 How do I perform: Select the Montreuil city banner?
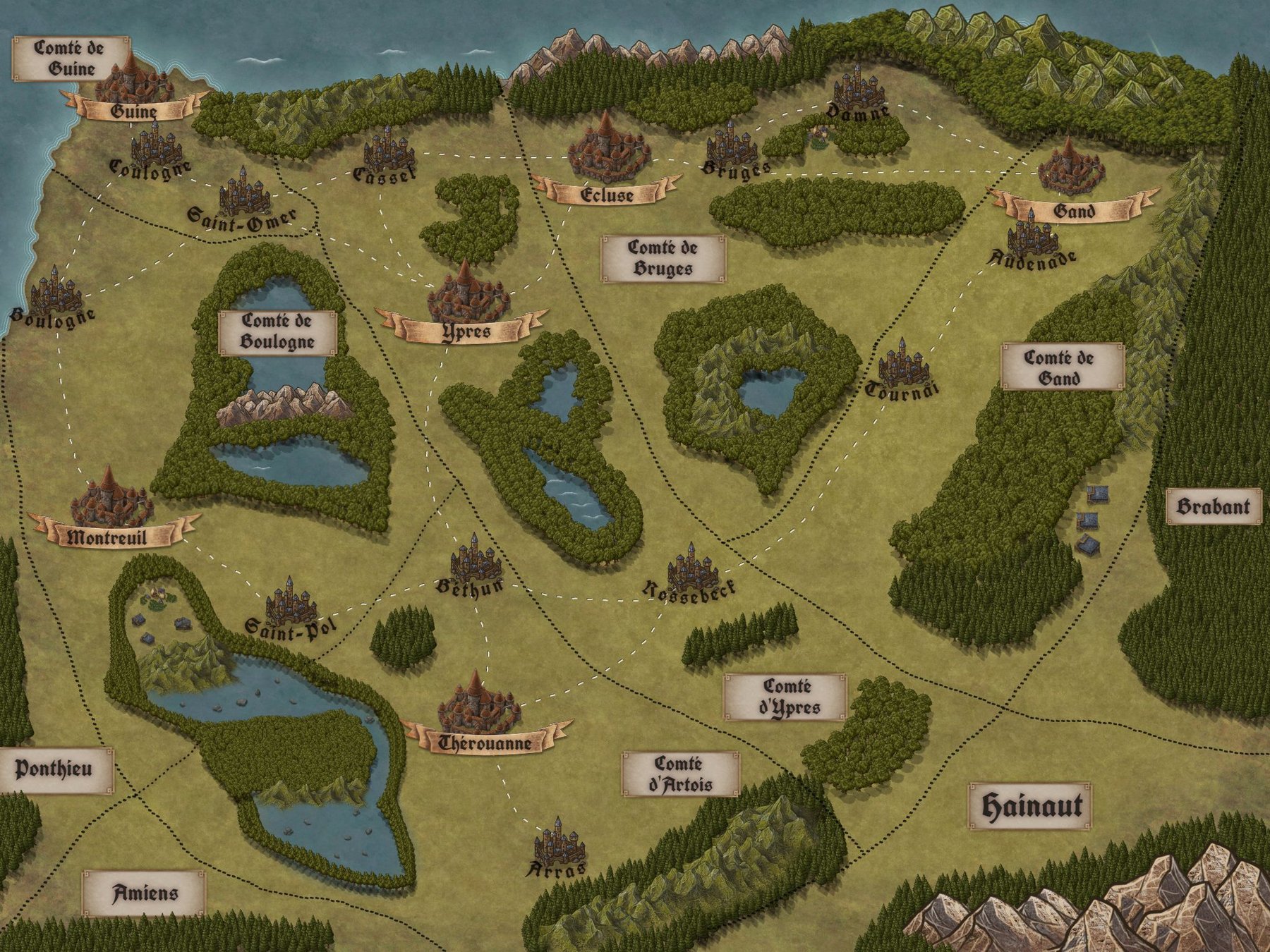(107, 537)
